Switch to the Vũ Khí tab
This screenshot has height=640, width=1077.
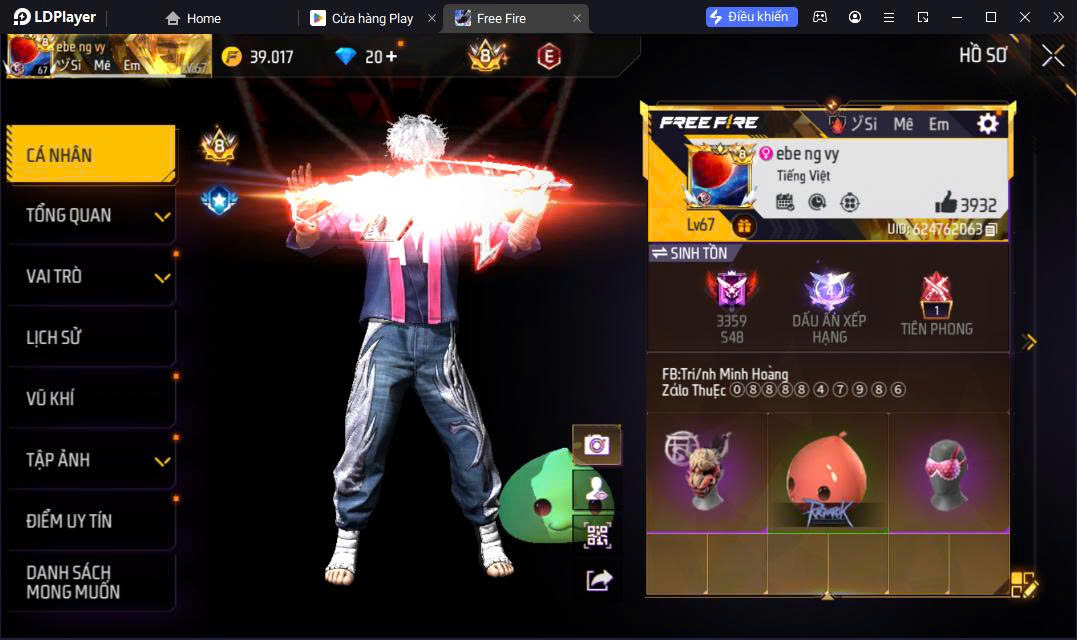pos(90,399)
